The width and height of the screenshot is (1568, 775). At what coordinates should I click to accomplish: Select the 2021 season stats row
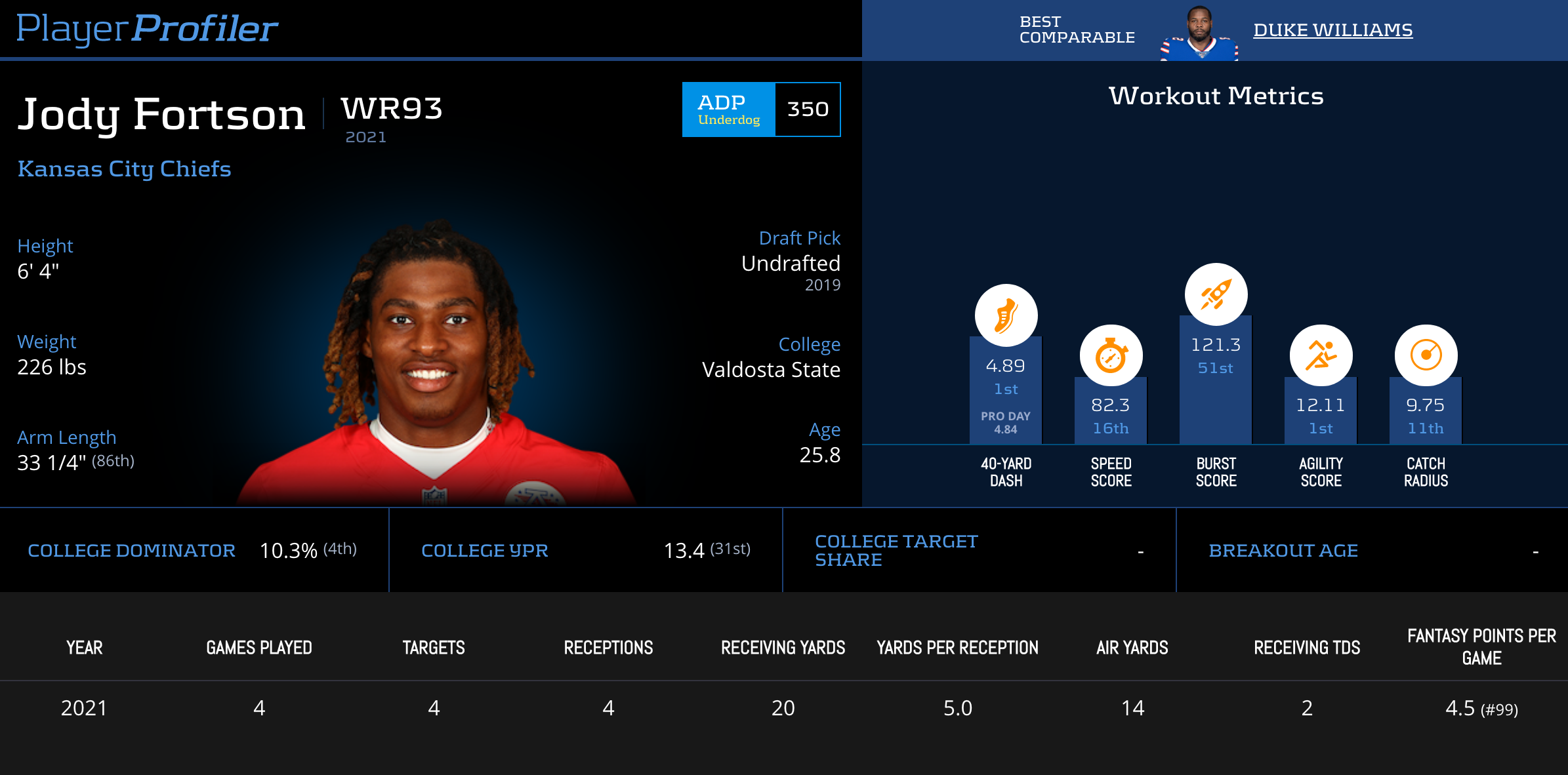(x=784, y=708)
